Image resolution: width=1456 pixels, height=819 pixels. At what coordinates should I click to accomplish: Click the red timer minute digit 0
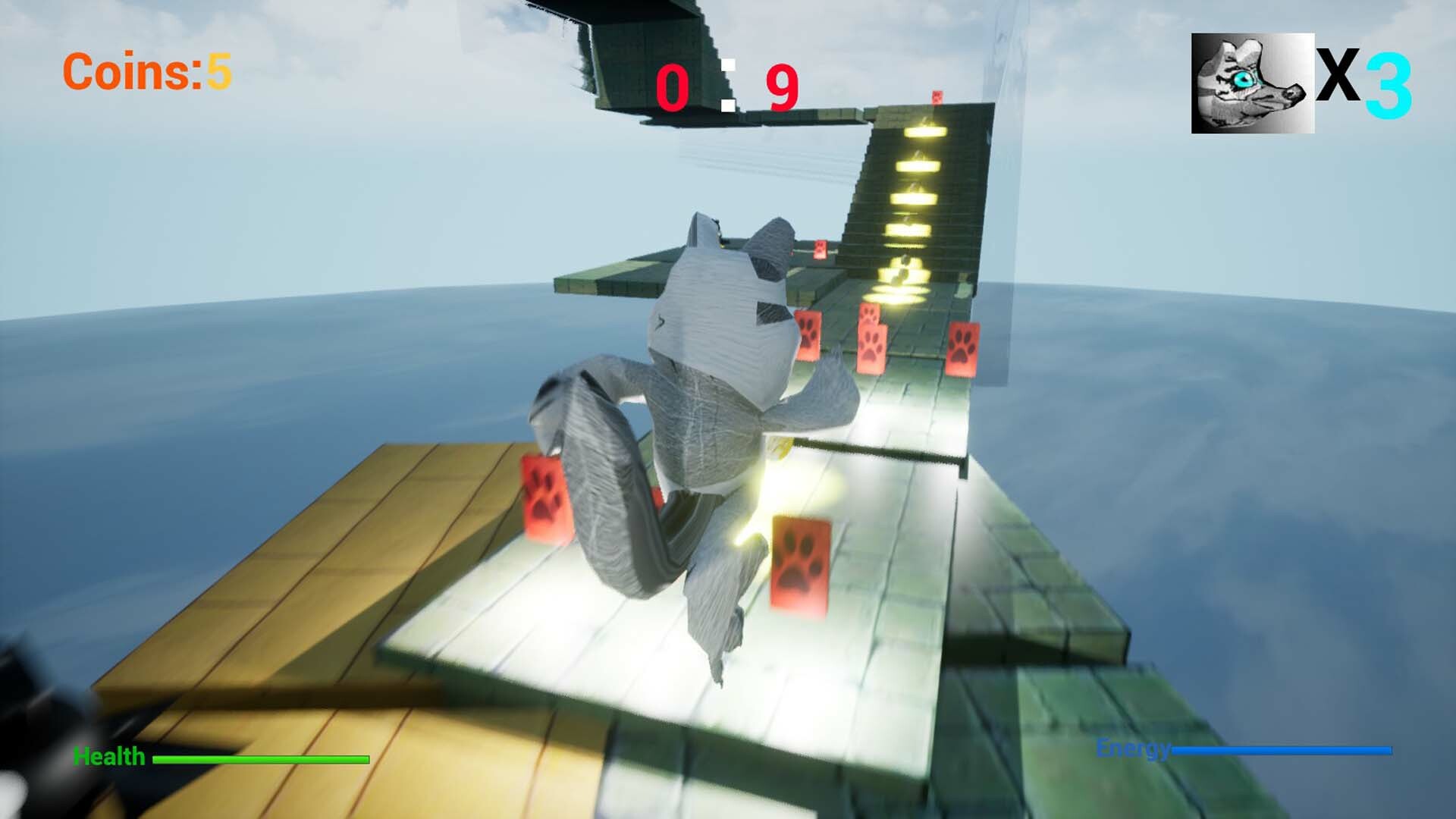pos(673,83)
